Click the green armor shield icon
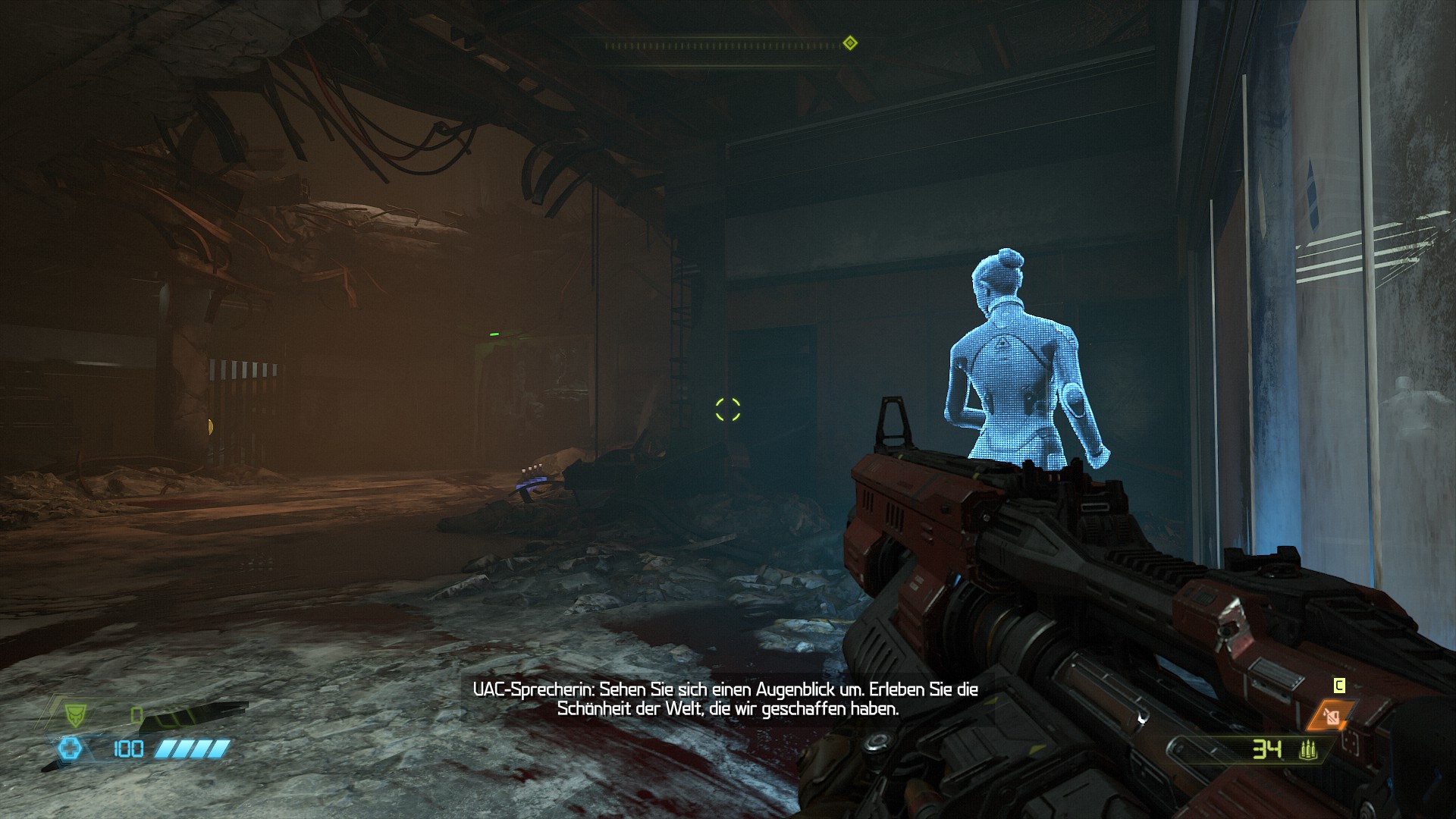1456x819 pixels. (74, 714)
